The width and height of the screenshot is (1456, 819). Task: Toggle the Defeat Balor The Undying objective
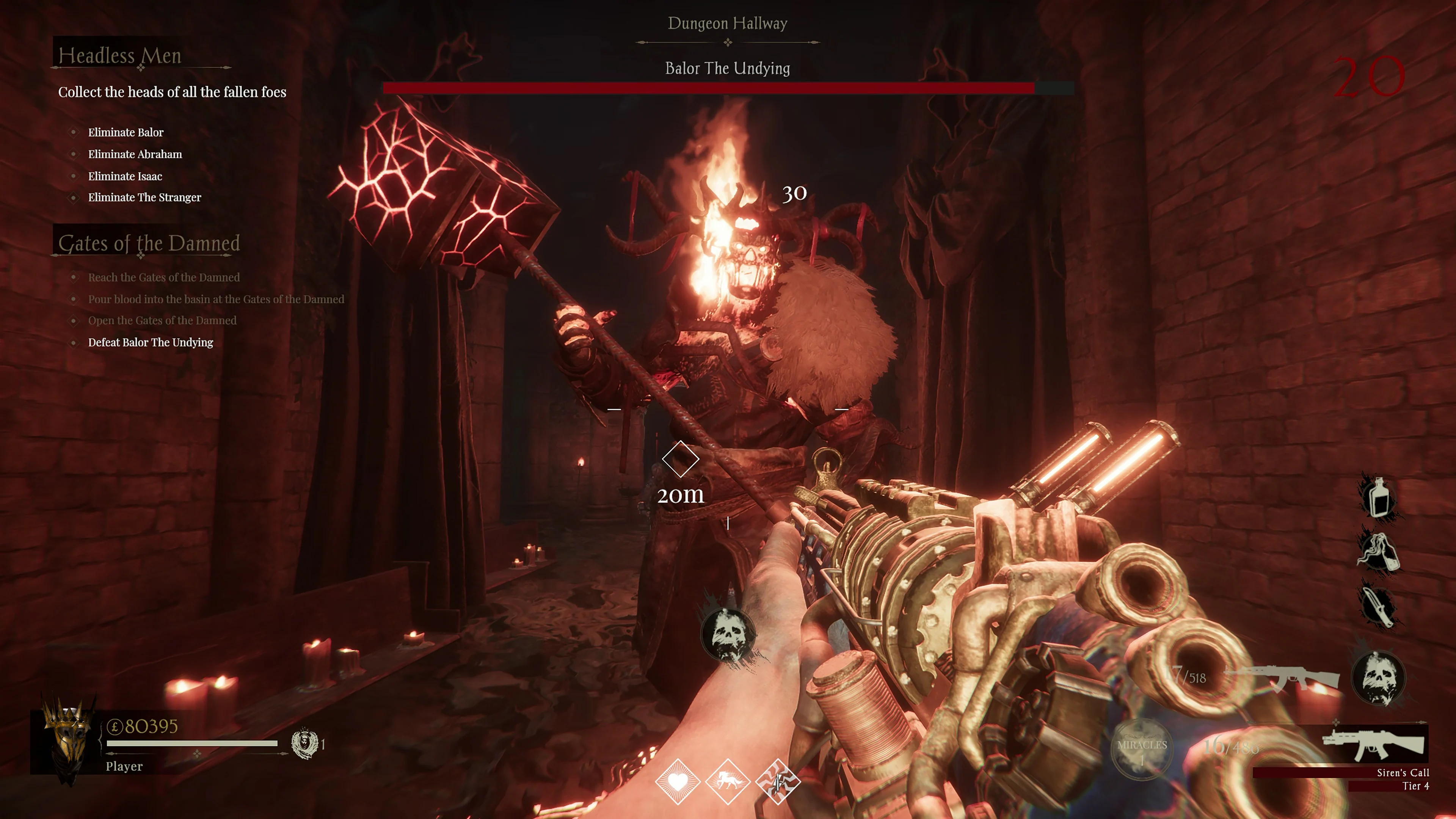[x=74, y=342]
